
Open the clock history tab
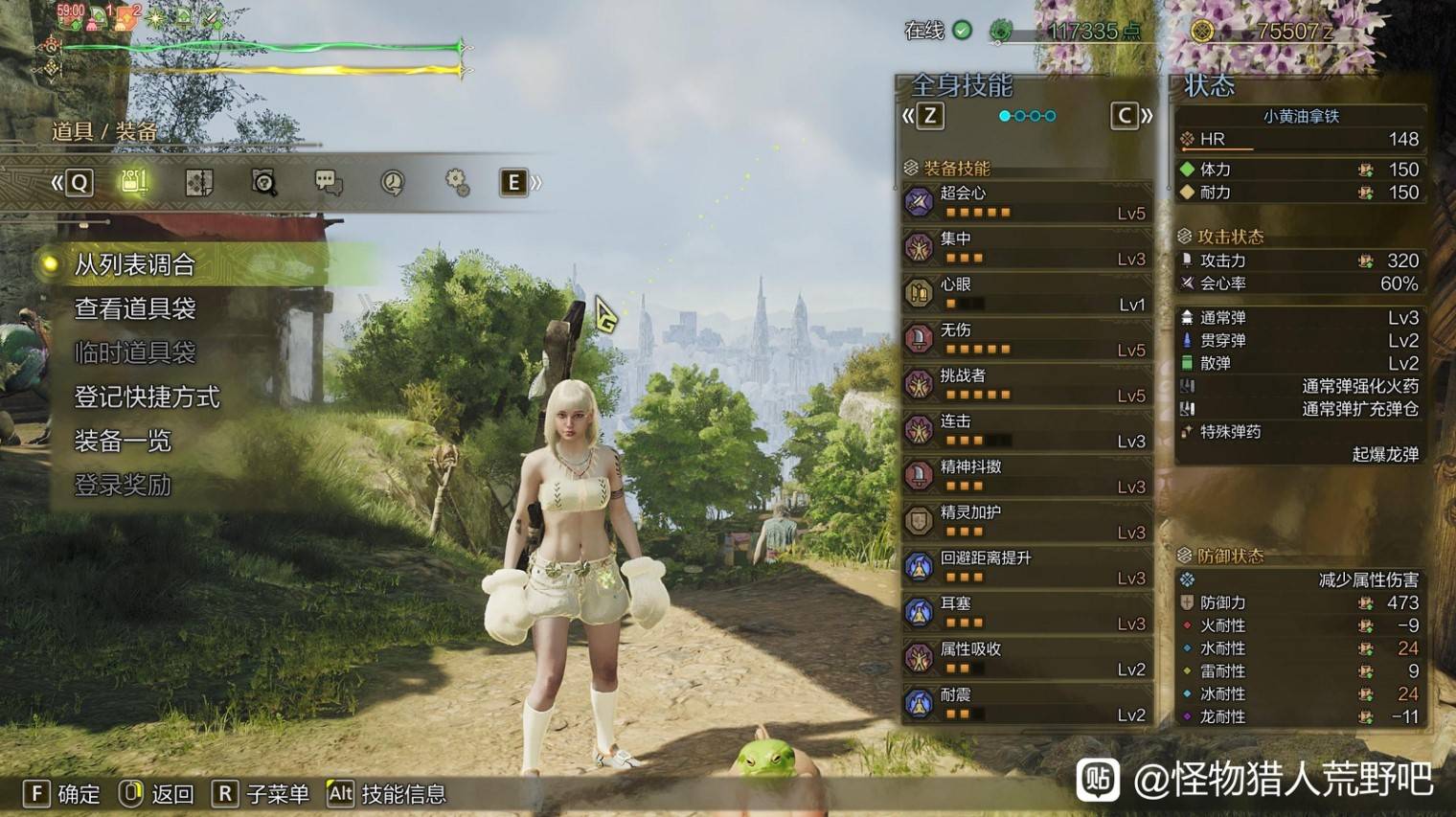click(x=392, y=182)
